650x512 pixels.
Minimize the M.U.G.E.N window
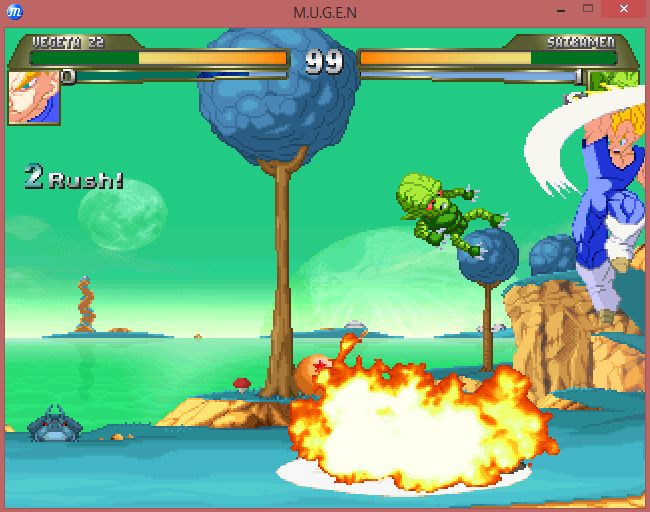pyautogui.click(x=561, y=10)
